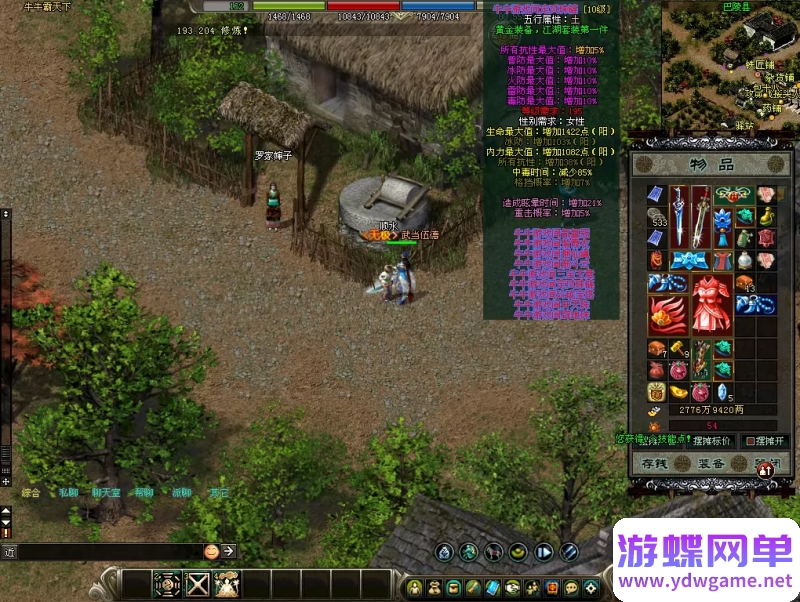
Task: Click the horse mount round icon
Action: click(494, 551)
